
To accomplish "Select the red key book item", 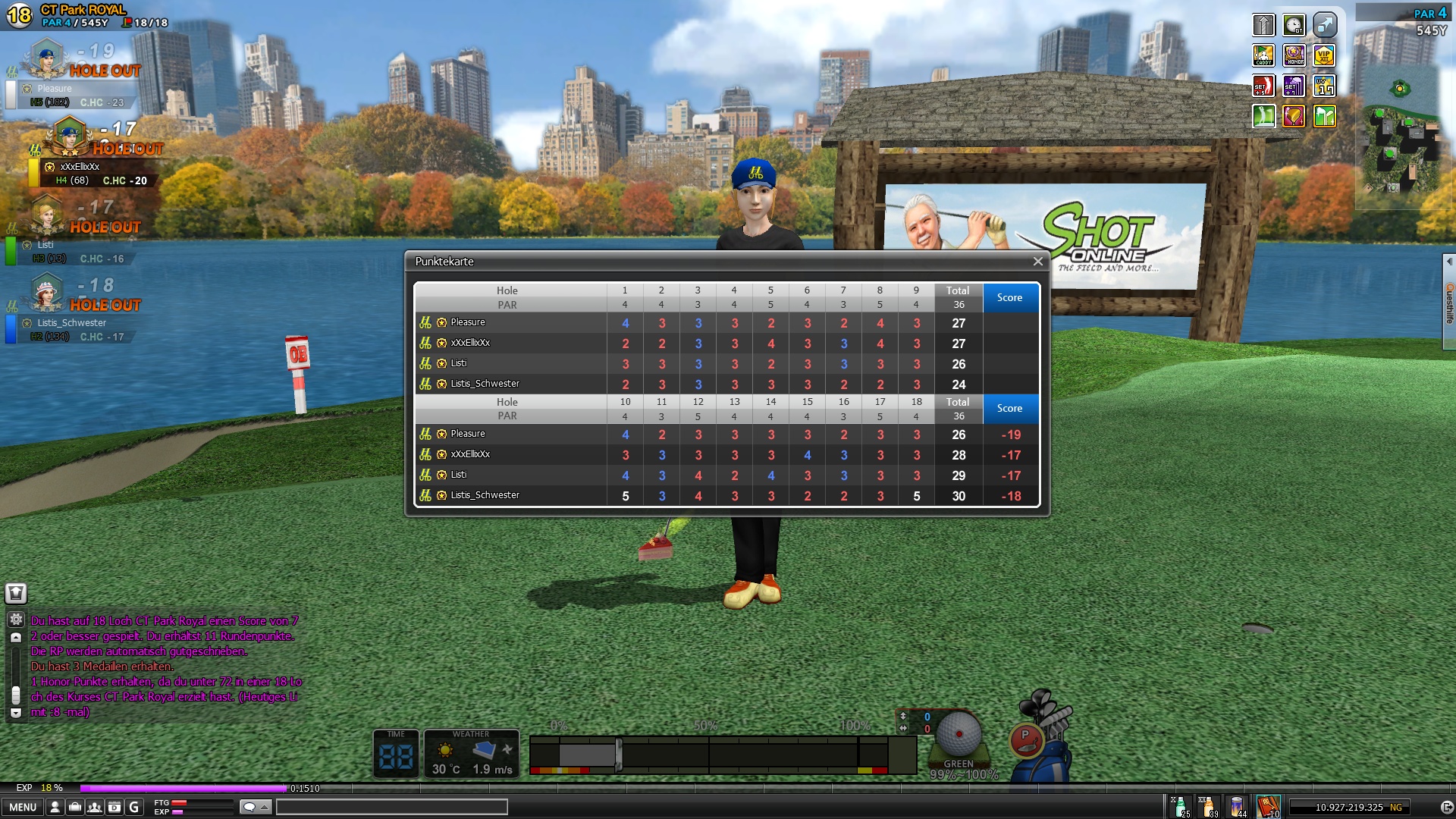I will (1268, 806).
